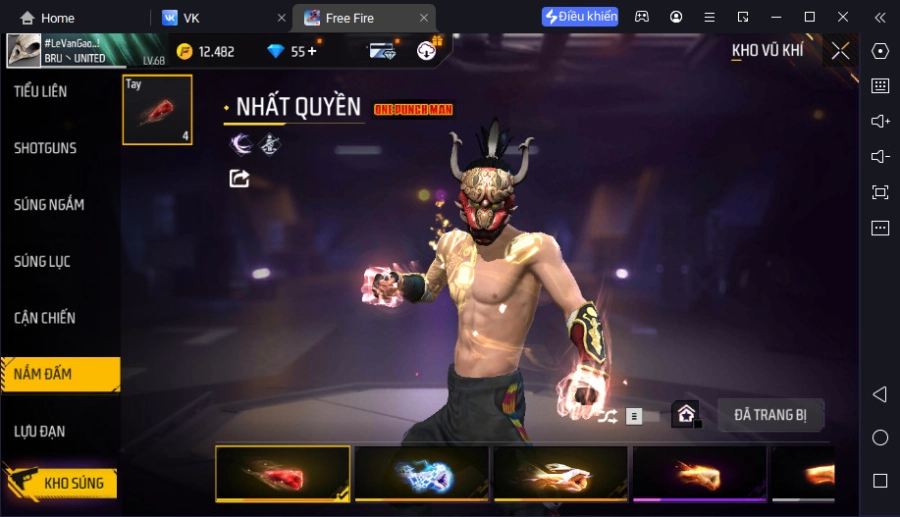Open the Súng Lục category
The height and width of the screenshot is (517, 900).
[x=43, y=262]
